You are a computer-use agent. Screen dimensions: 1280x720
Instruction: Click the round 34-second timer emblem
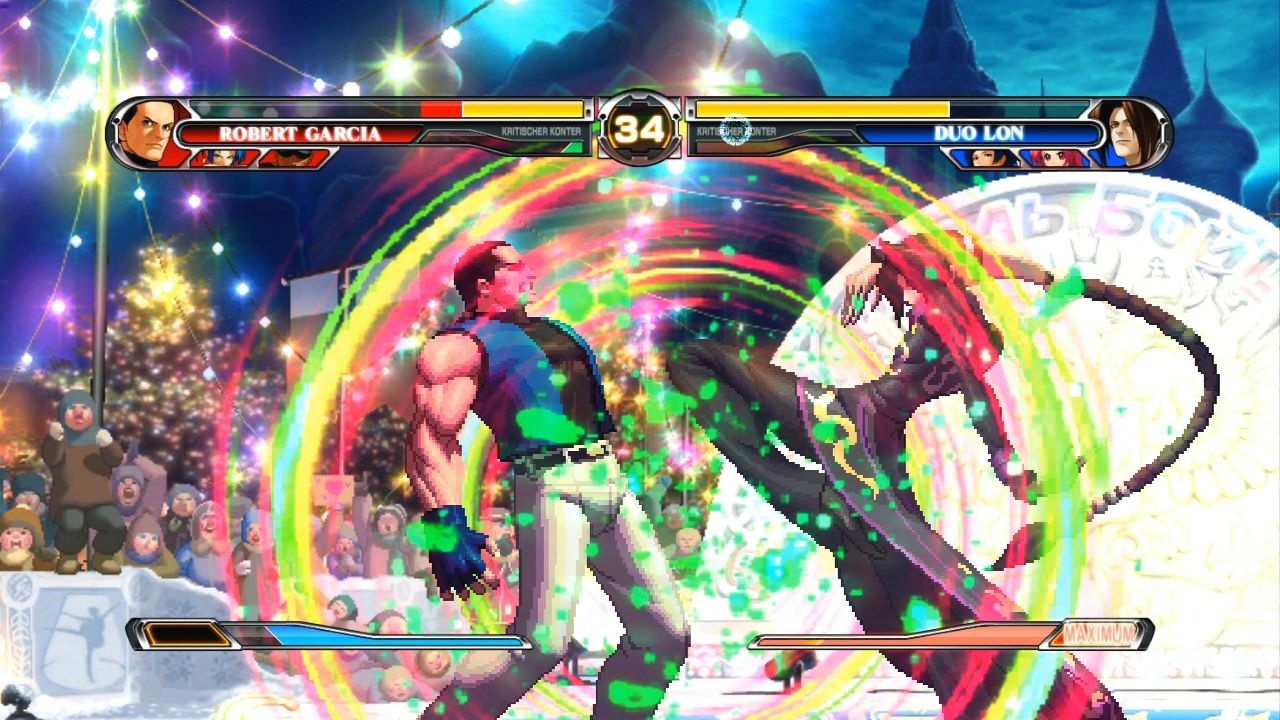pyautogui.click(x=641, y=127)
